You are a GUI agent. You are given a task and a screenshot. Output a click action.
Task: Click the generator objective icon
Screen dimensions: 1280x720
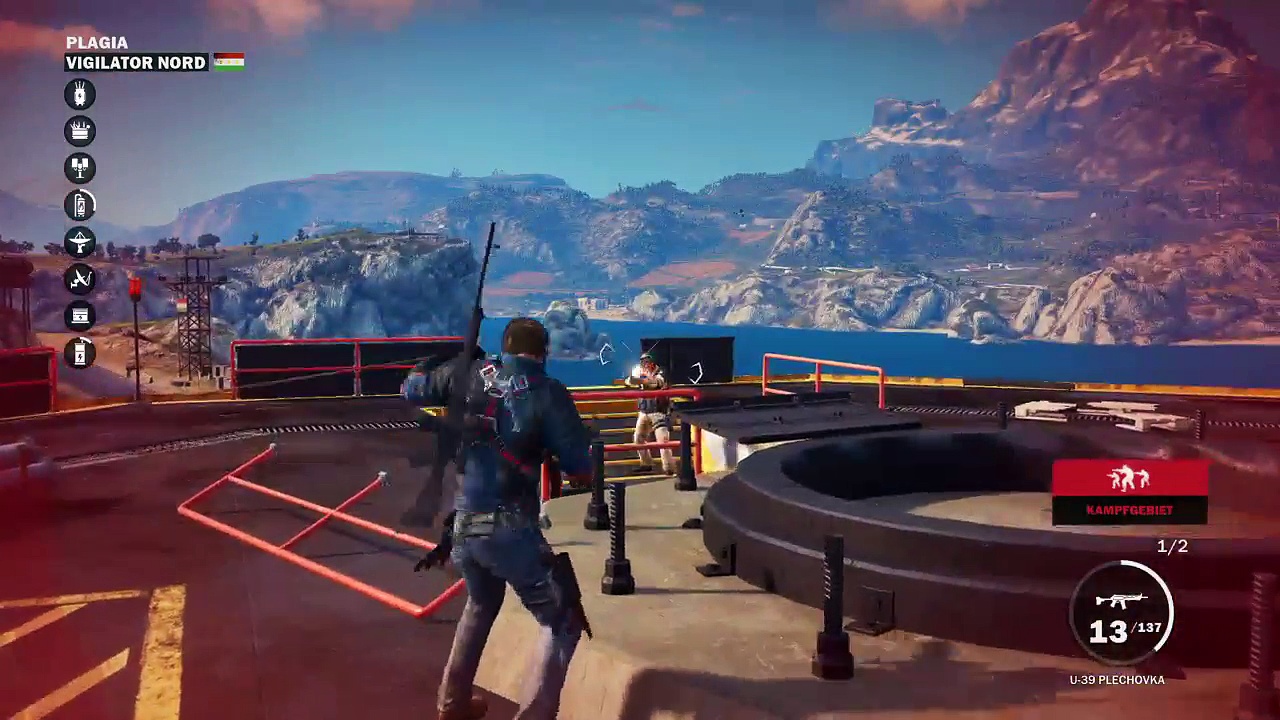(80, 131)
